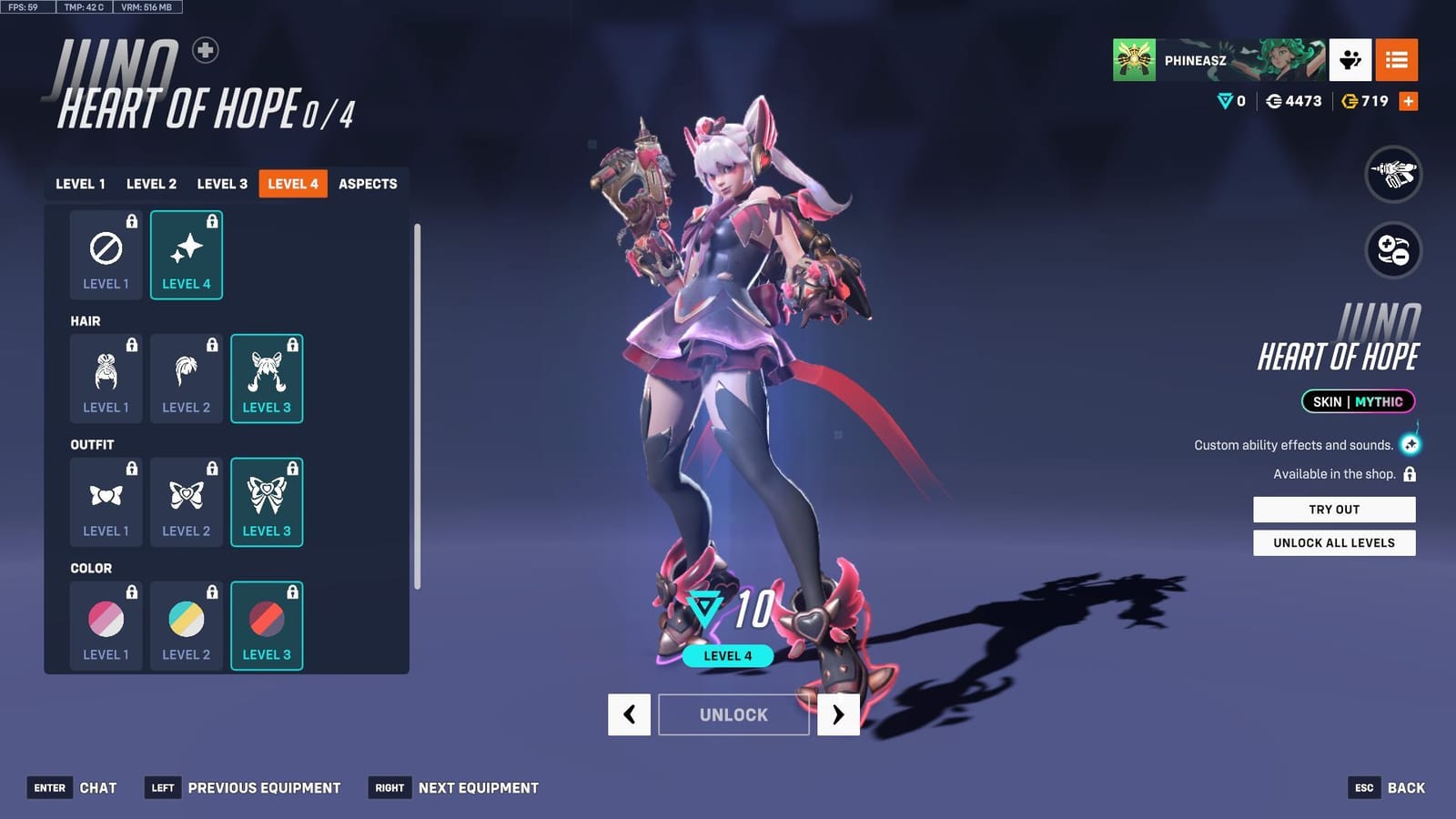The width and height of the screenshot is (1456, 819).
Task: Open the Aspects tab
Action: tap(367, 183)
